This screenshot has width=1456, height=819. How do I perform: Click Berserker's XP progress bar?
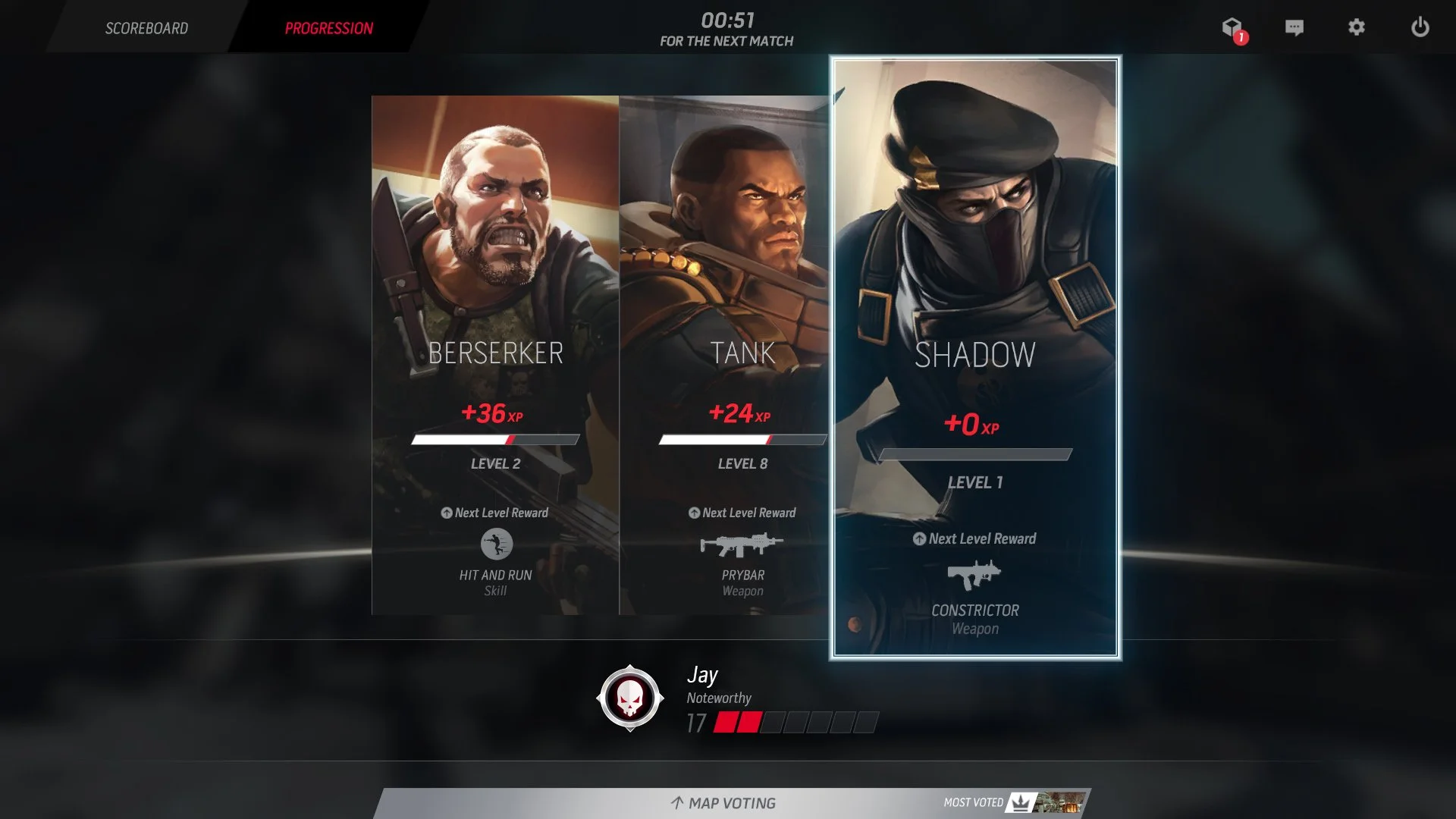497,438
